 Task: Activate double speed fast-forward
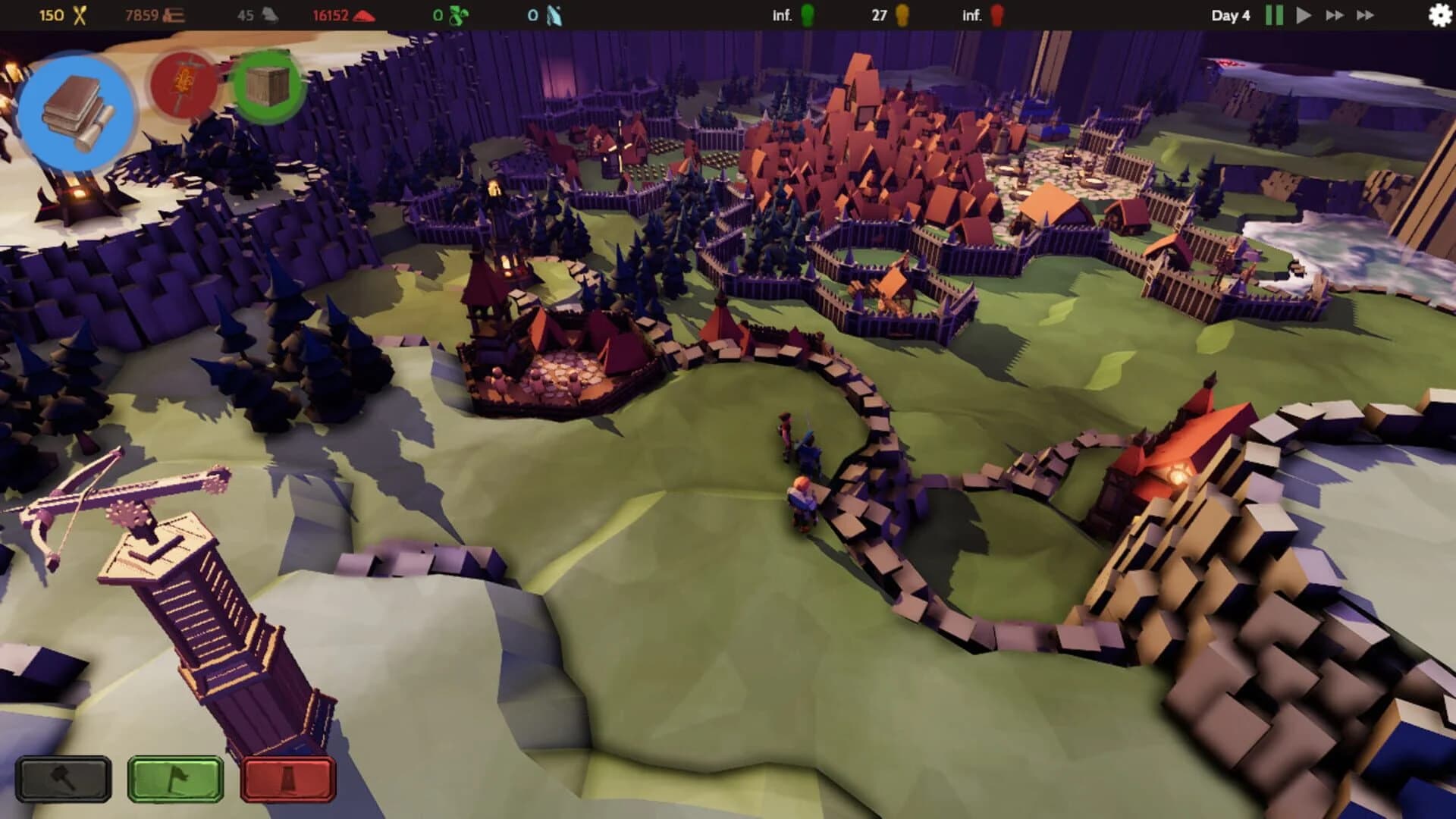coord(1335,14)
